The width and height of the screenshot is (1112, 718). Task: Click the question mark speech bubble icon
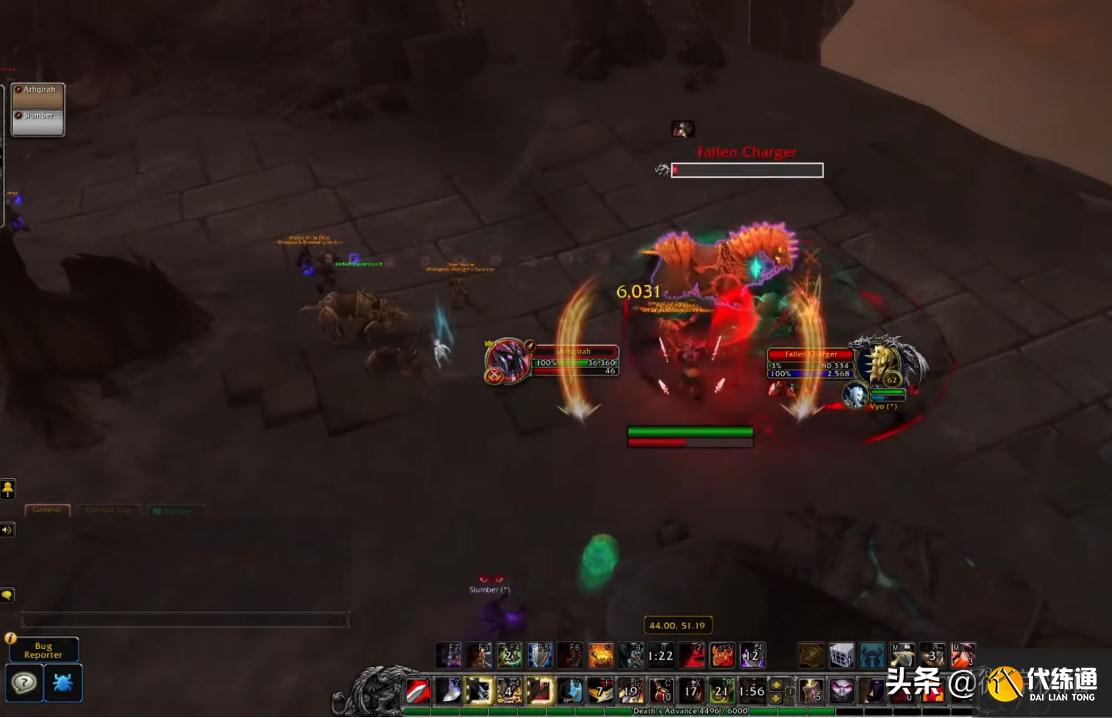23,683
